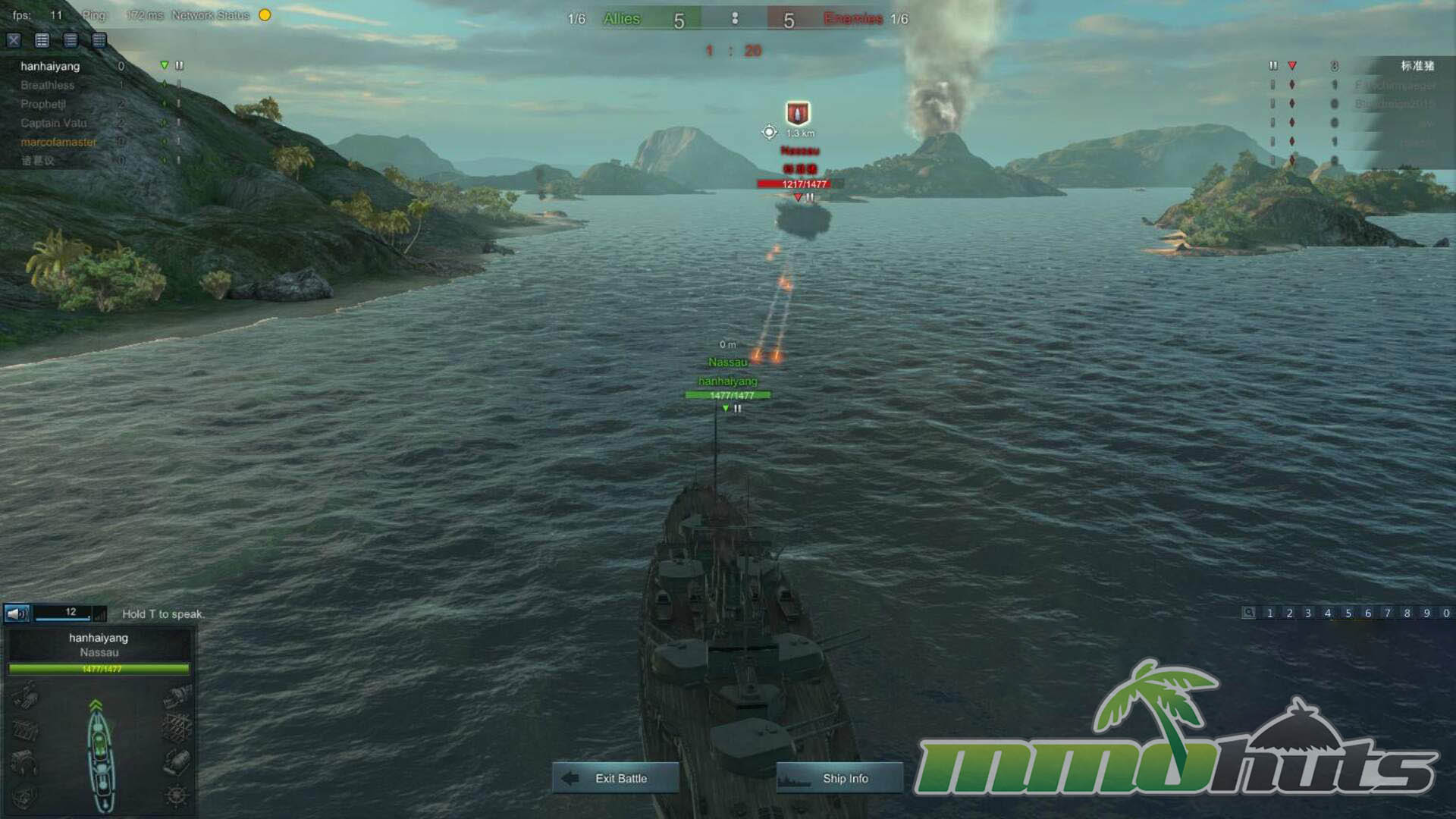Click the magnifier icon beside the number bar
This screenshot has width=1456, height=819.
click(x=1248, y=613)
